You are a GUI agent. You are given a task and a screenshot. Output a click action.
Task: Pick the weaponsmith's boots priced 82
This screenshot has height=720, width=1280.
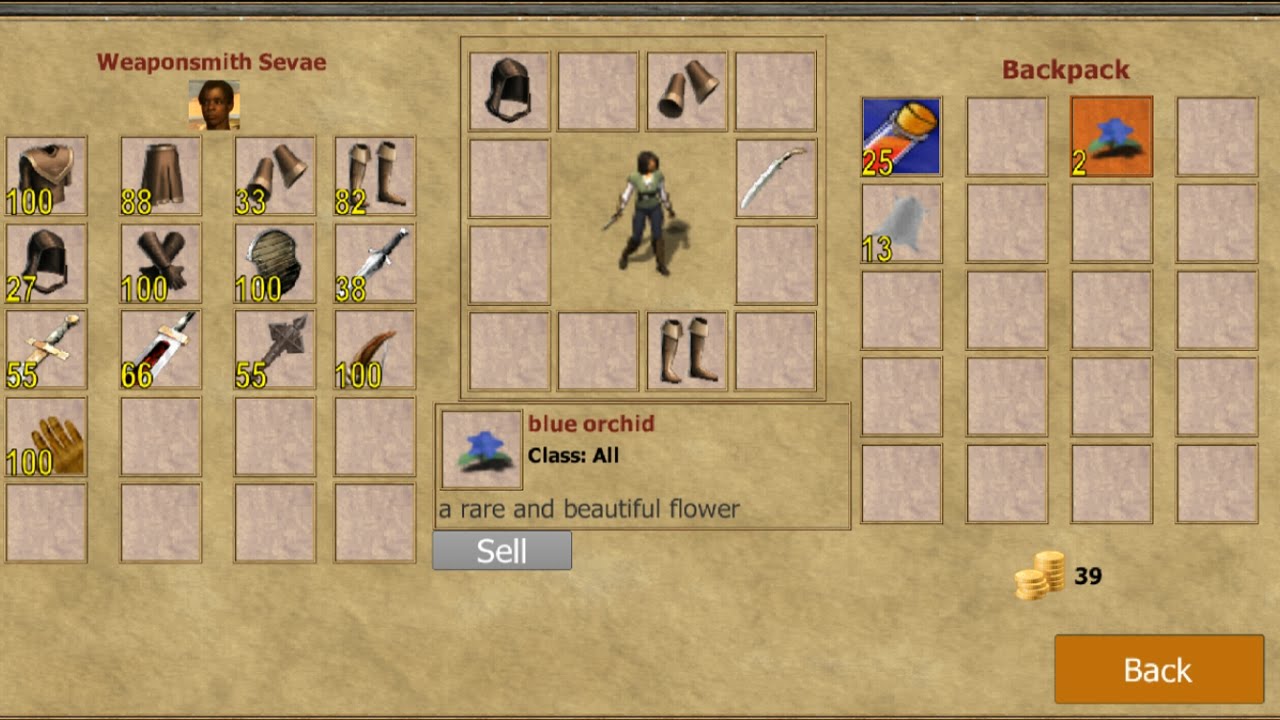tap(375, 177)
